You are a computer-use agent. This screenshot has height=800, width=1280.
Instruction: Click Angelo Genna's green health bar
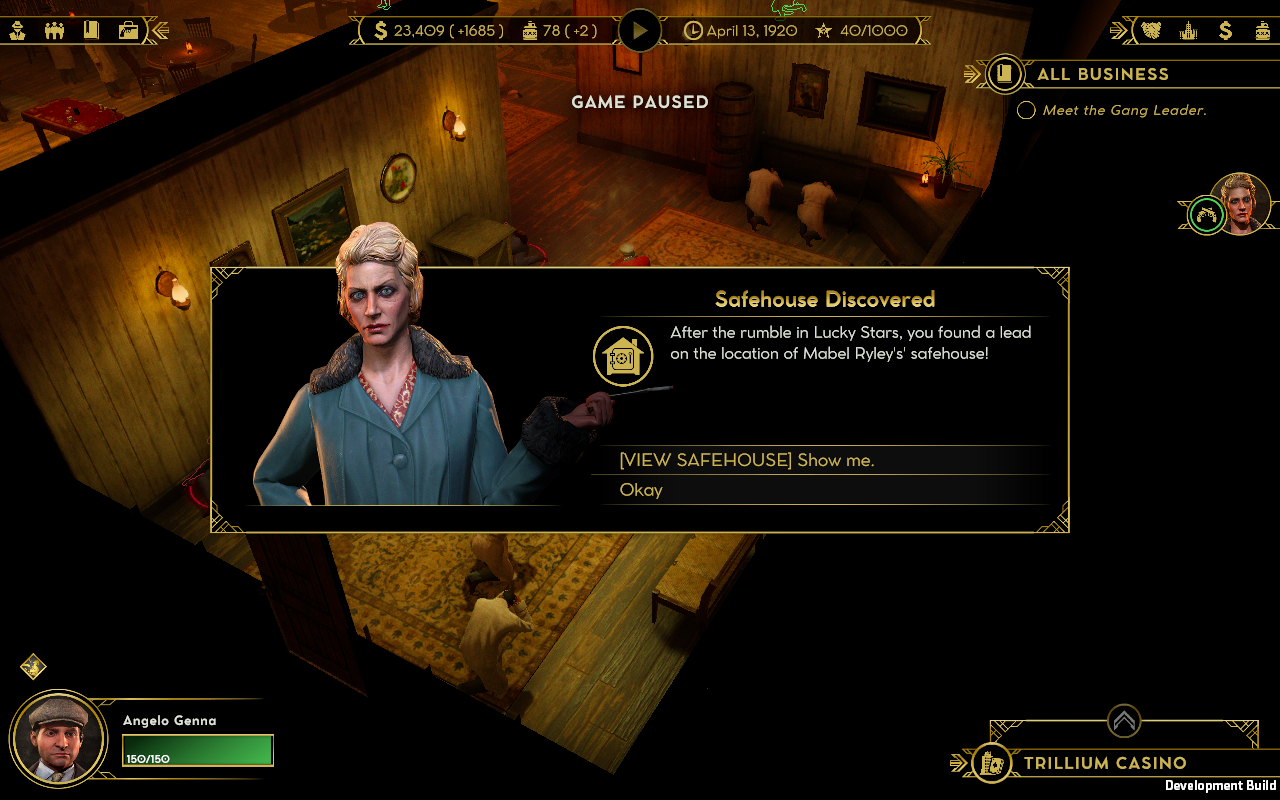pyautogui.click(x=197, y=749)
